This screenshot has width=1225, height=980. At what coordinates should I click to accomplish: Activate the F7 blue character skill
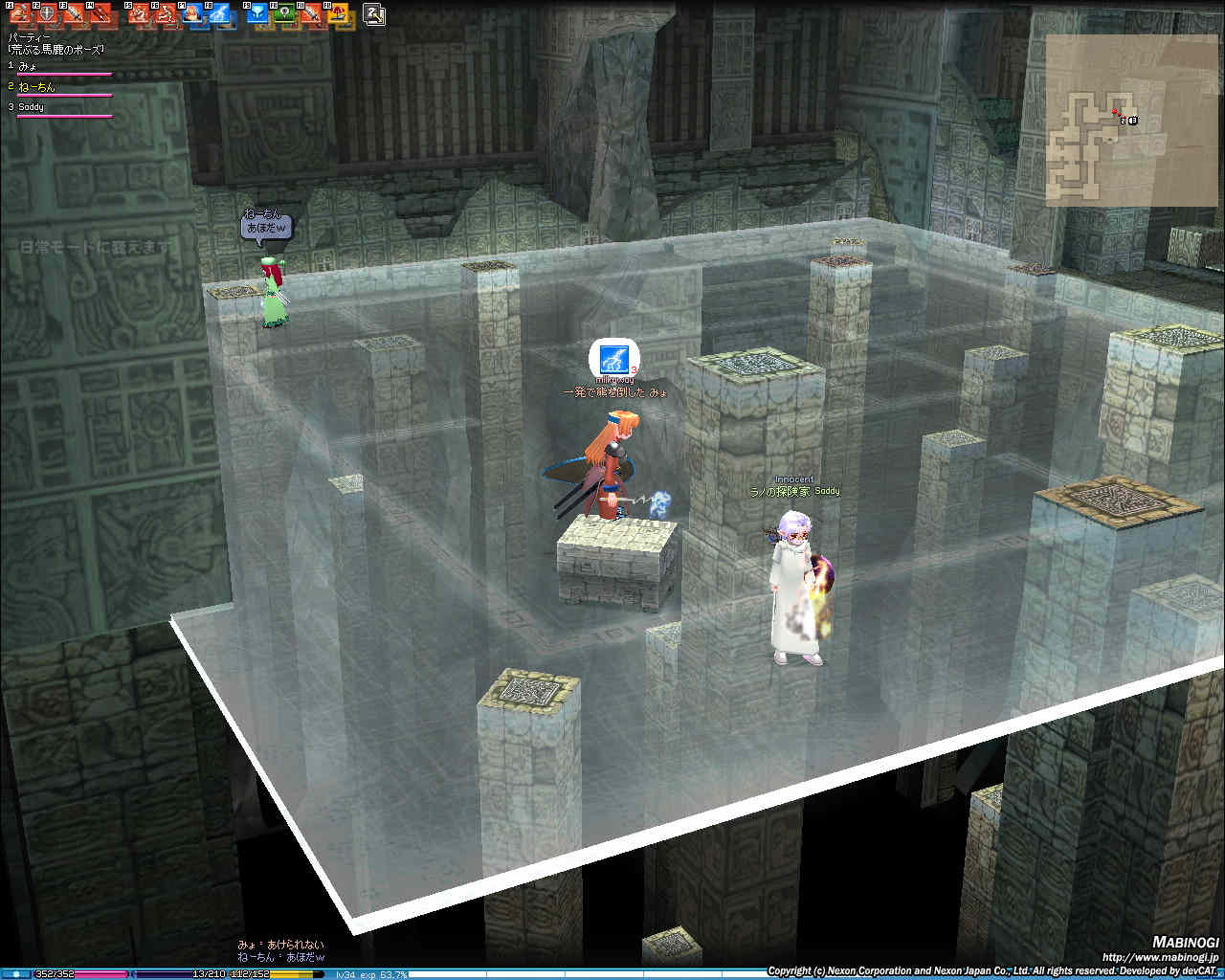[193, 14]
